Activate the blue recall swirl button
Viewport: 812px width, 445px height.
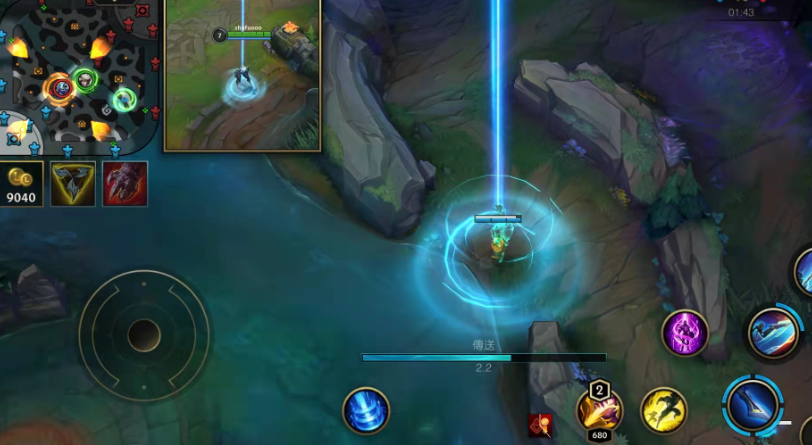366,410
